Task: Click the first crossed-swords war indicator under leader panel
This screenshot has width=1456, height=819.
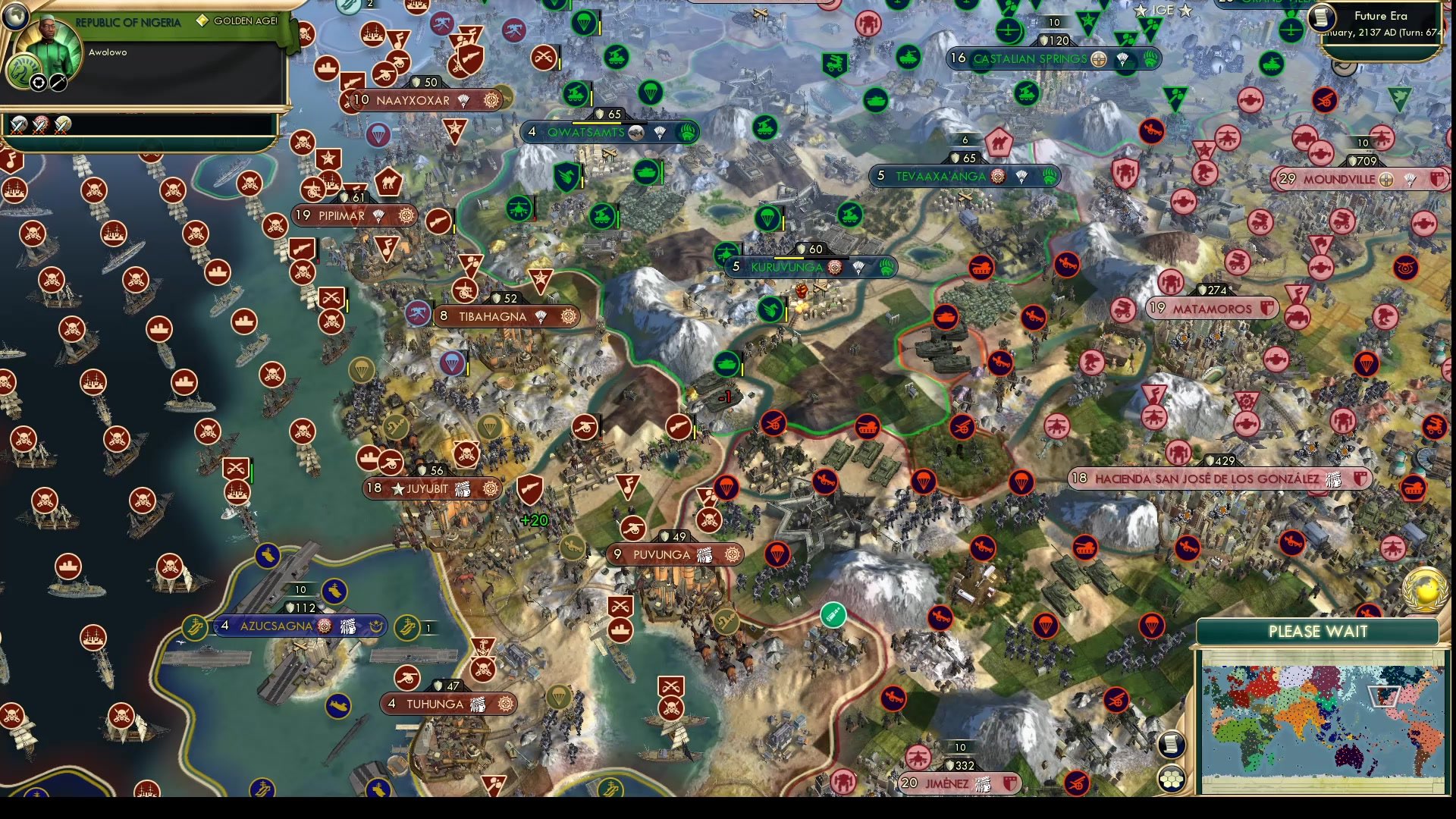Action: pos(17,125)
